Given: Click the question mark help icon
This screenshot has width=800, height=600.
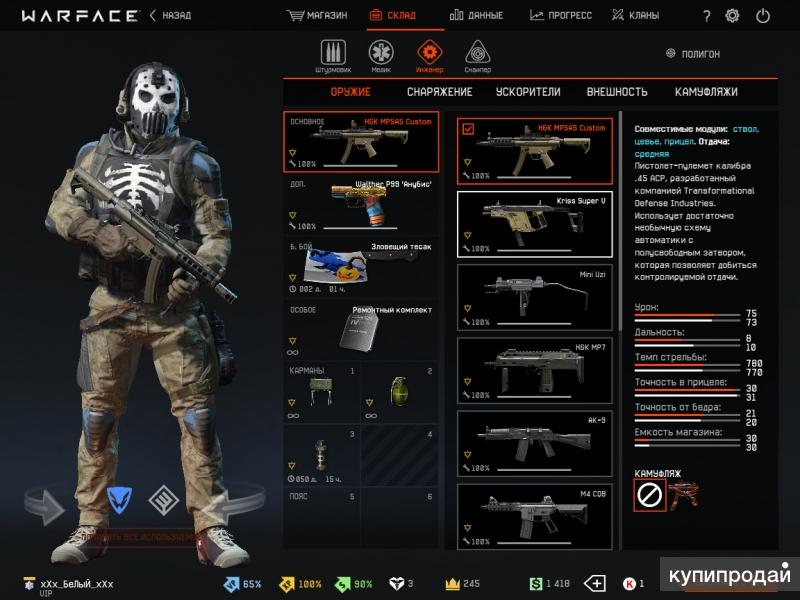Looking at the screenshot, I should point(707,16).
